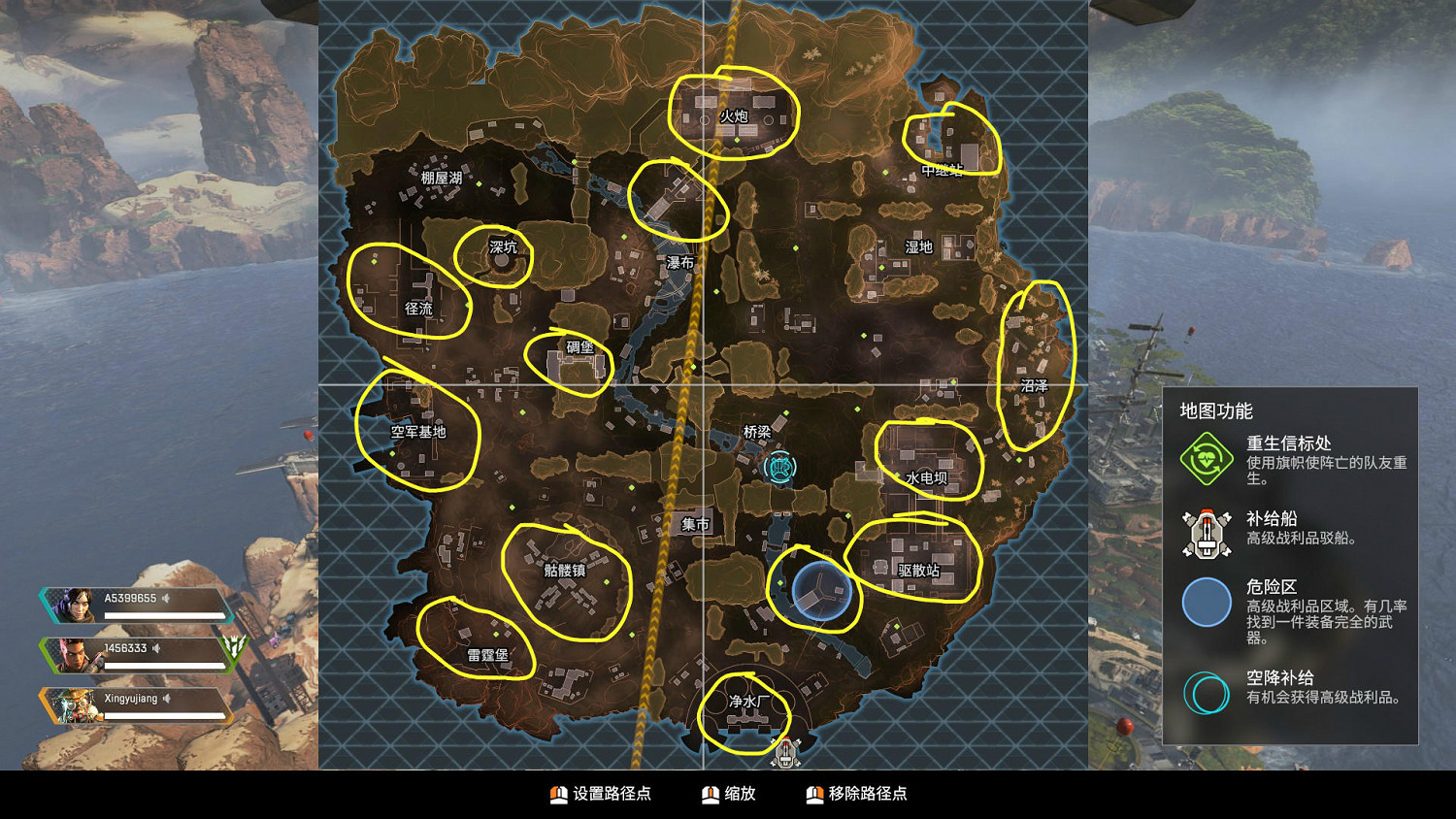Click the mouse icon beside 移除路径点
Image resolution: width=1456 pixels, height=819 pixels.
click(815, 794)
